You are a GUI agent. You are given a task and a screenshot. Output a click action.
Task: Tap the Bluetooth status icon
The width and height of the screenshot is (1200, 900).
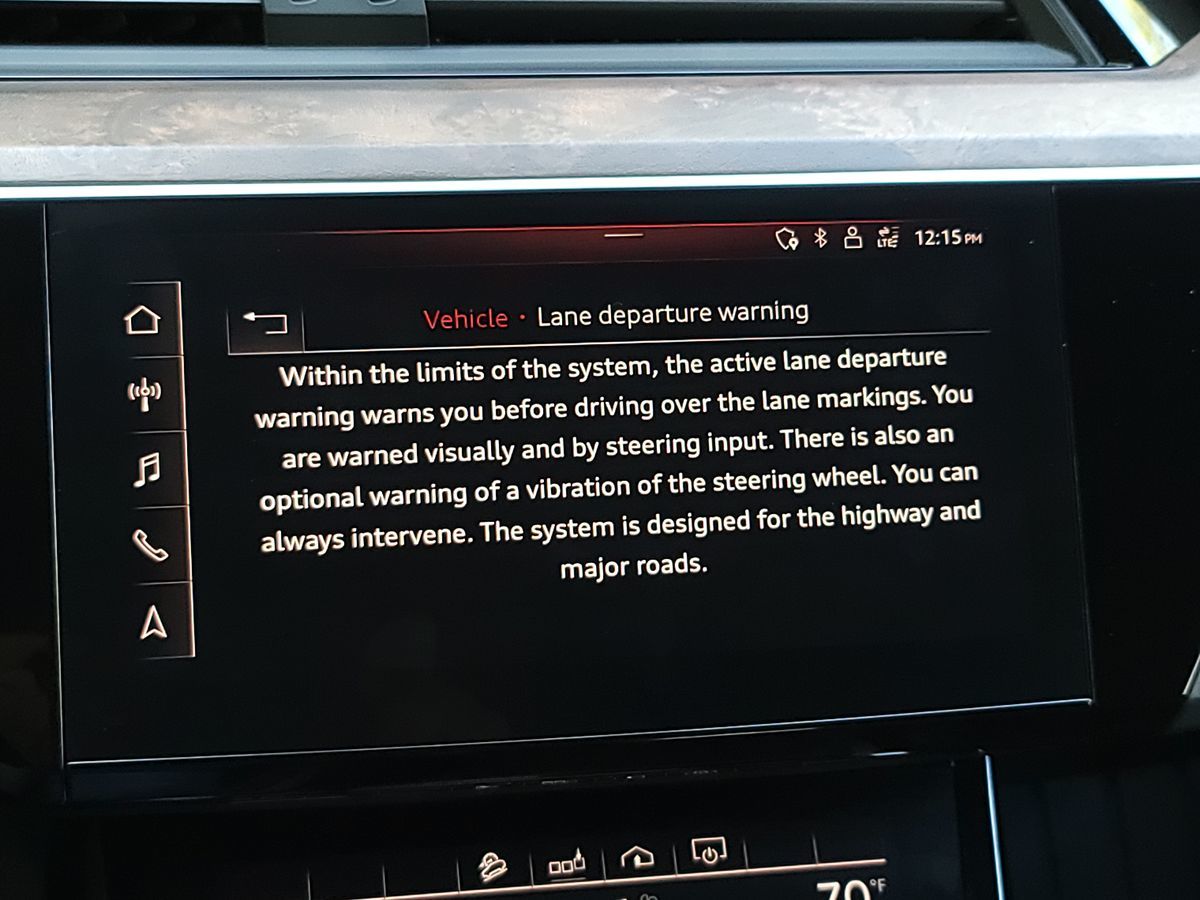point(821,238)
